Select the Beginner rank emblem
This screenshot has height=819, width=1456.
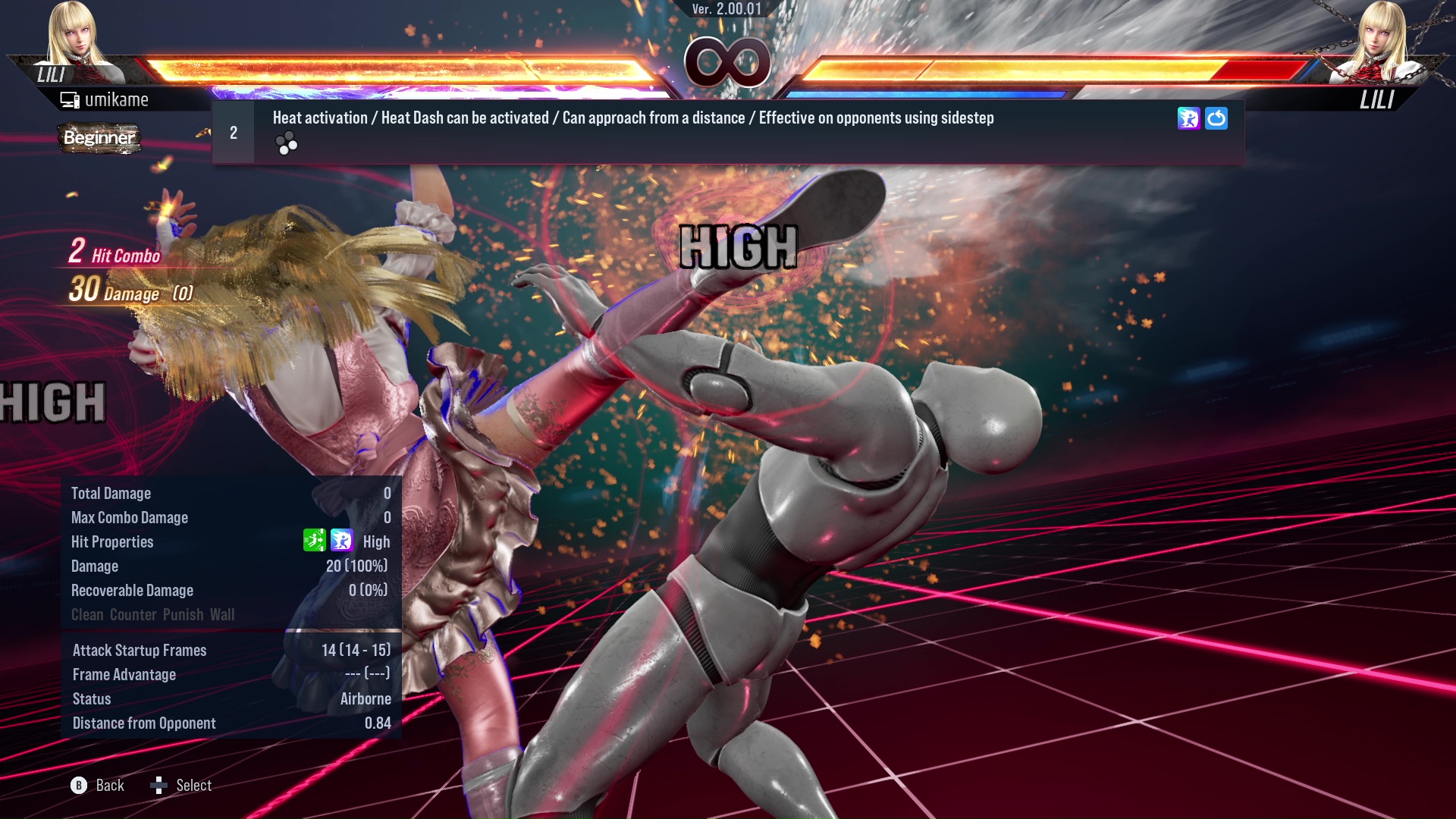(x=99, y=139)
